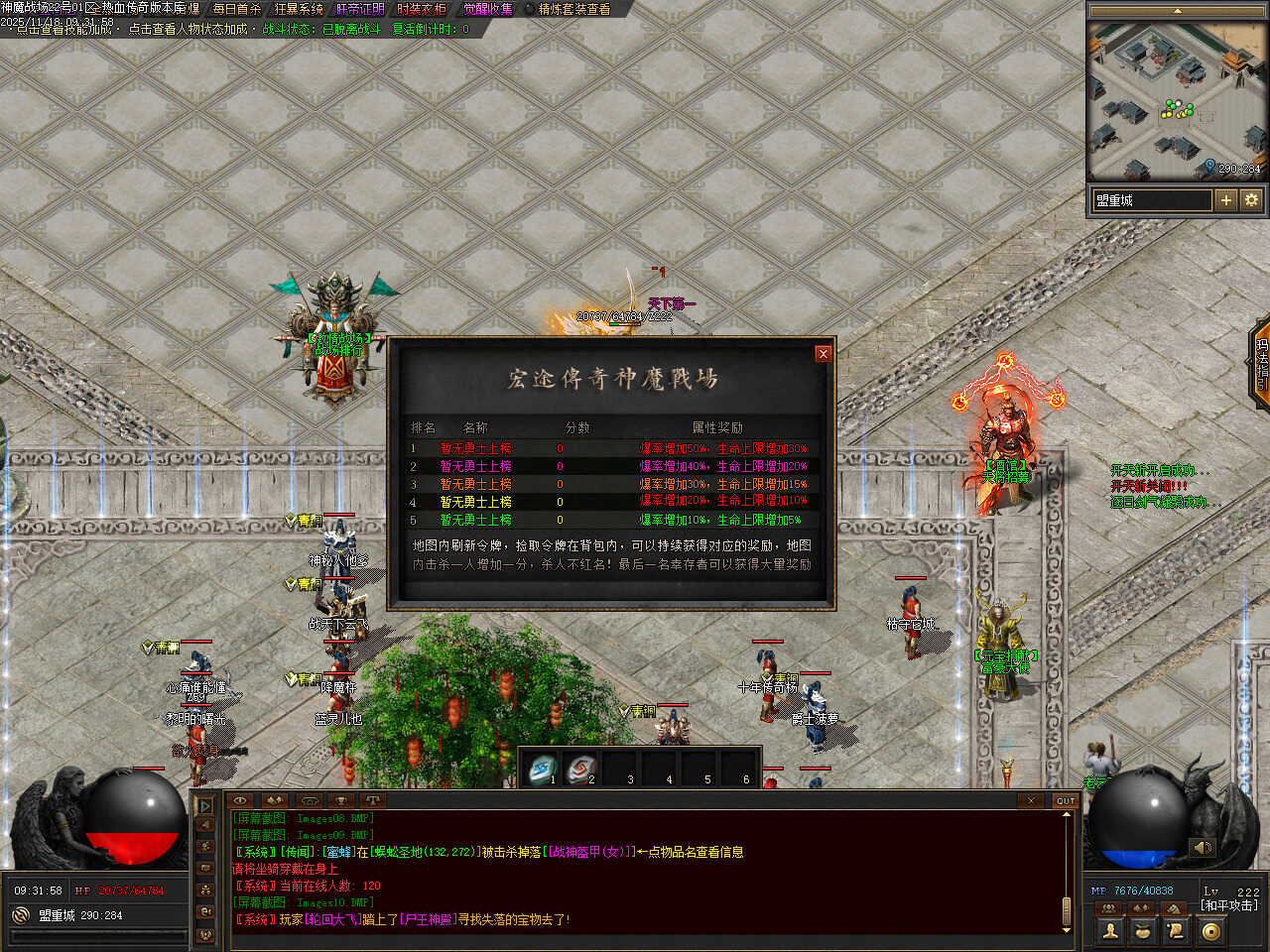Open 精炼套装查看 in top bar

[574, 9]
